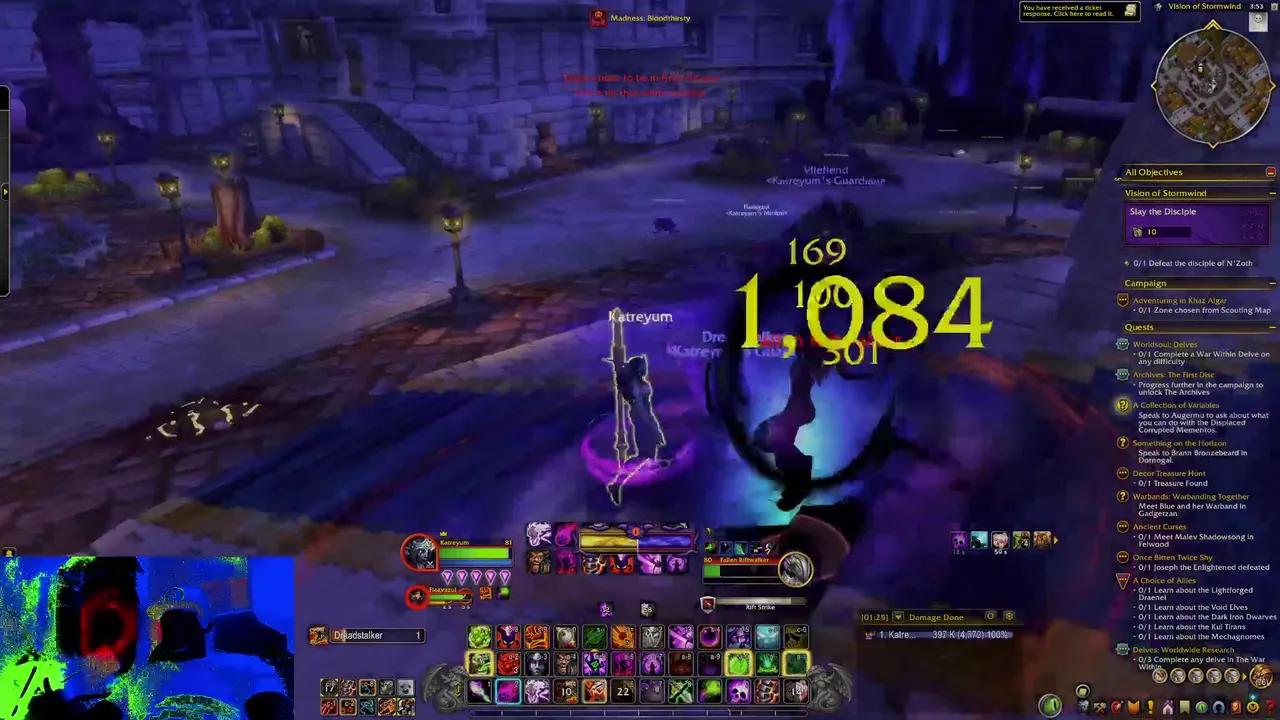Click the red Help question mark icon
Image resolution: width=1280 pixels, height=720 pixels.
click(x=1268, y=706)
